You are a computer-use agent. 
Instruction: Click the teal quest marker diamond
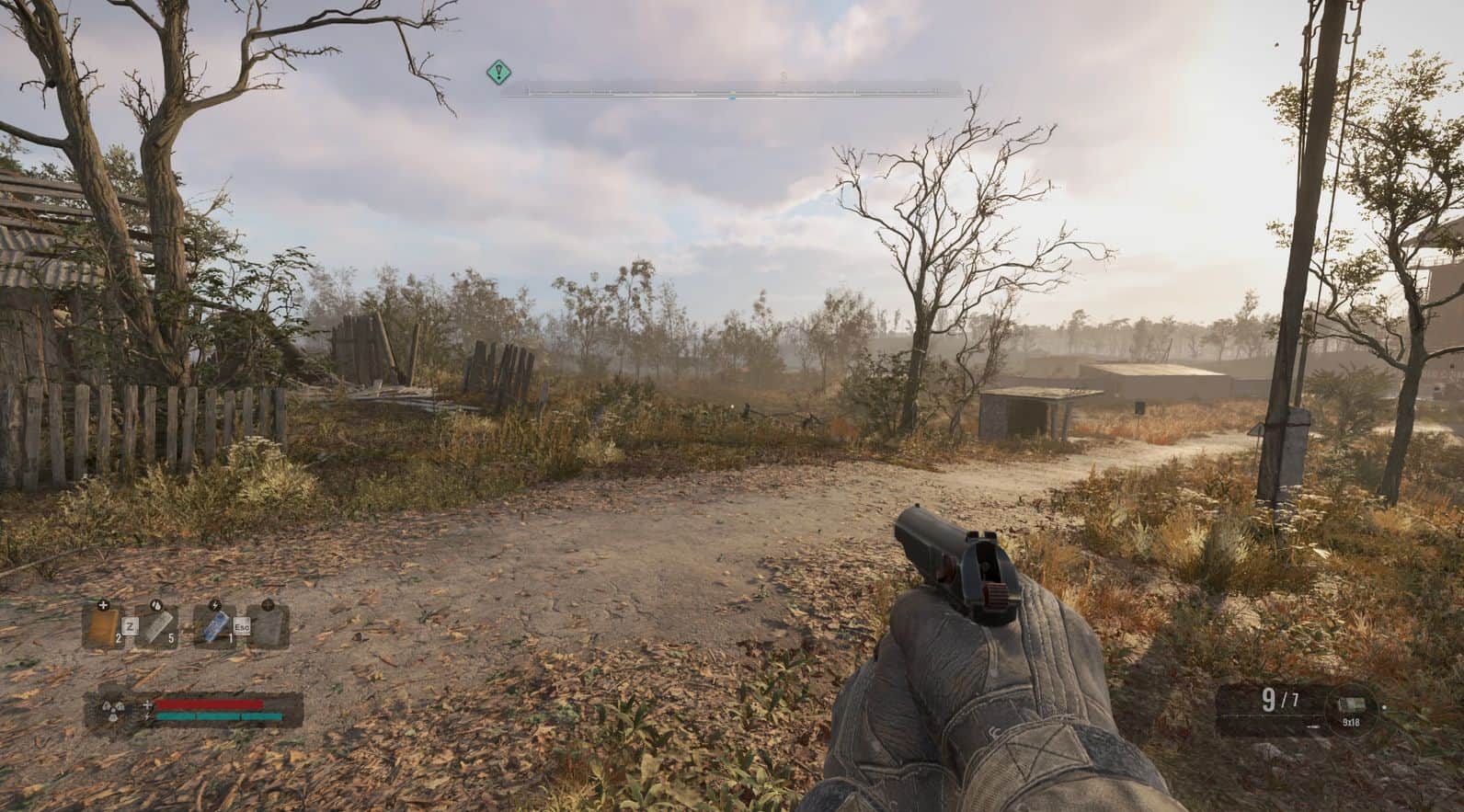(498, 71)
